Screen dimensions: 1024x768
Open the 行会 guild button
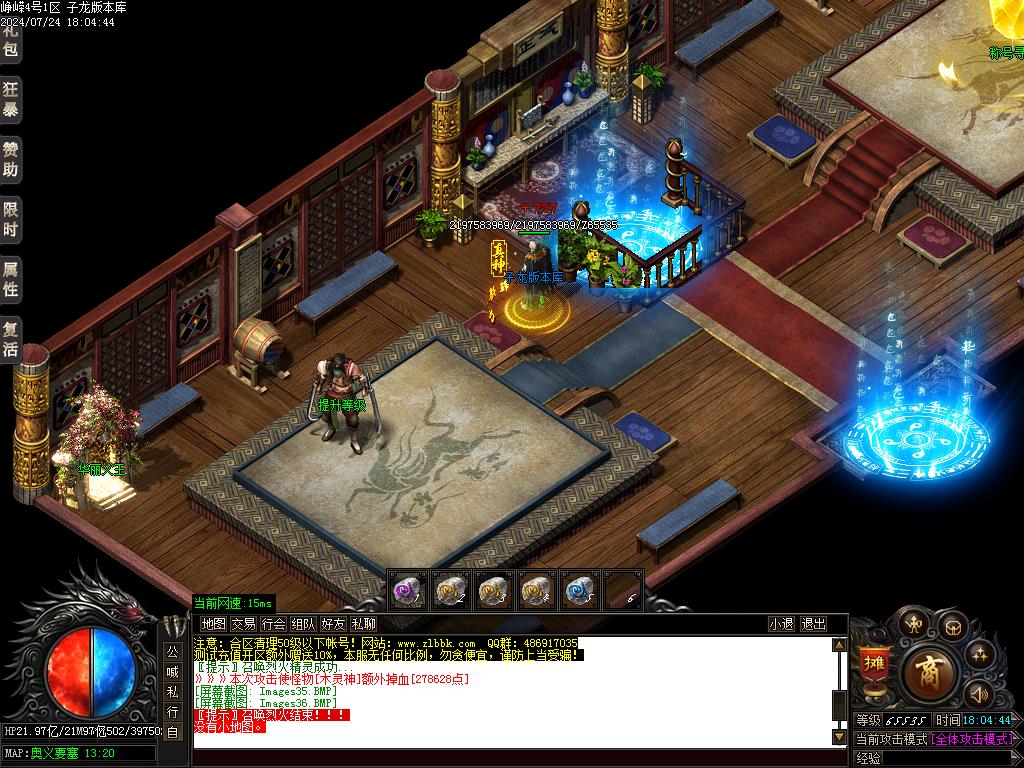coord(273,624)
